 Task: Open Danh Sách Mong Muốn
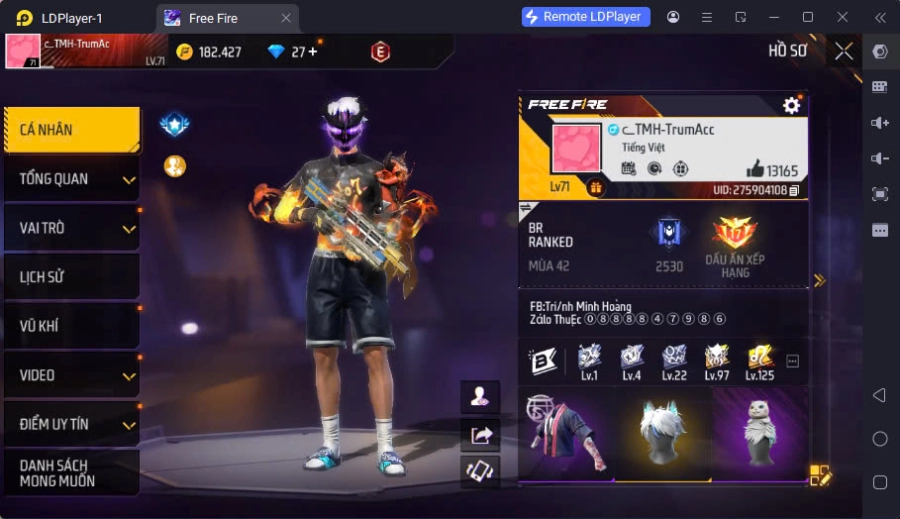71,473
